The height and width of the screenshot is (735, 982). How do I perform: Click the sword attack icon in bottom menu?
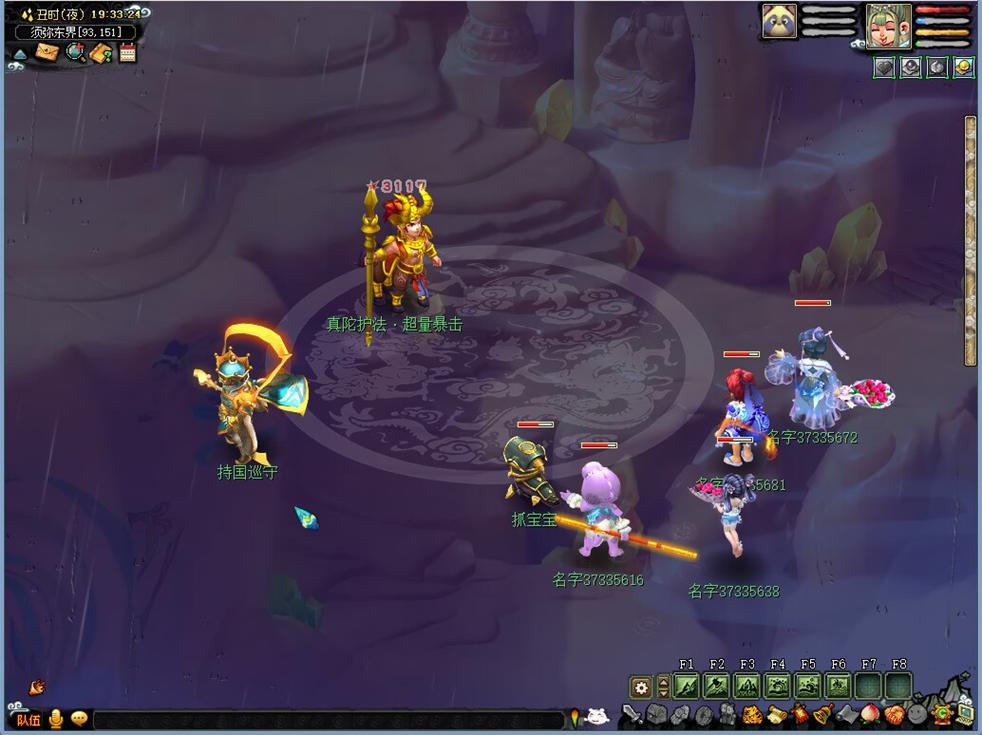click(x=631, y=715)
